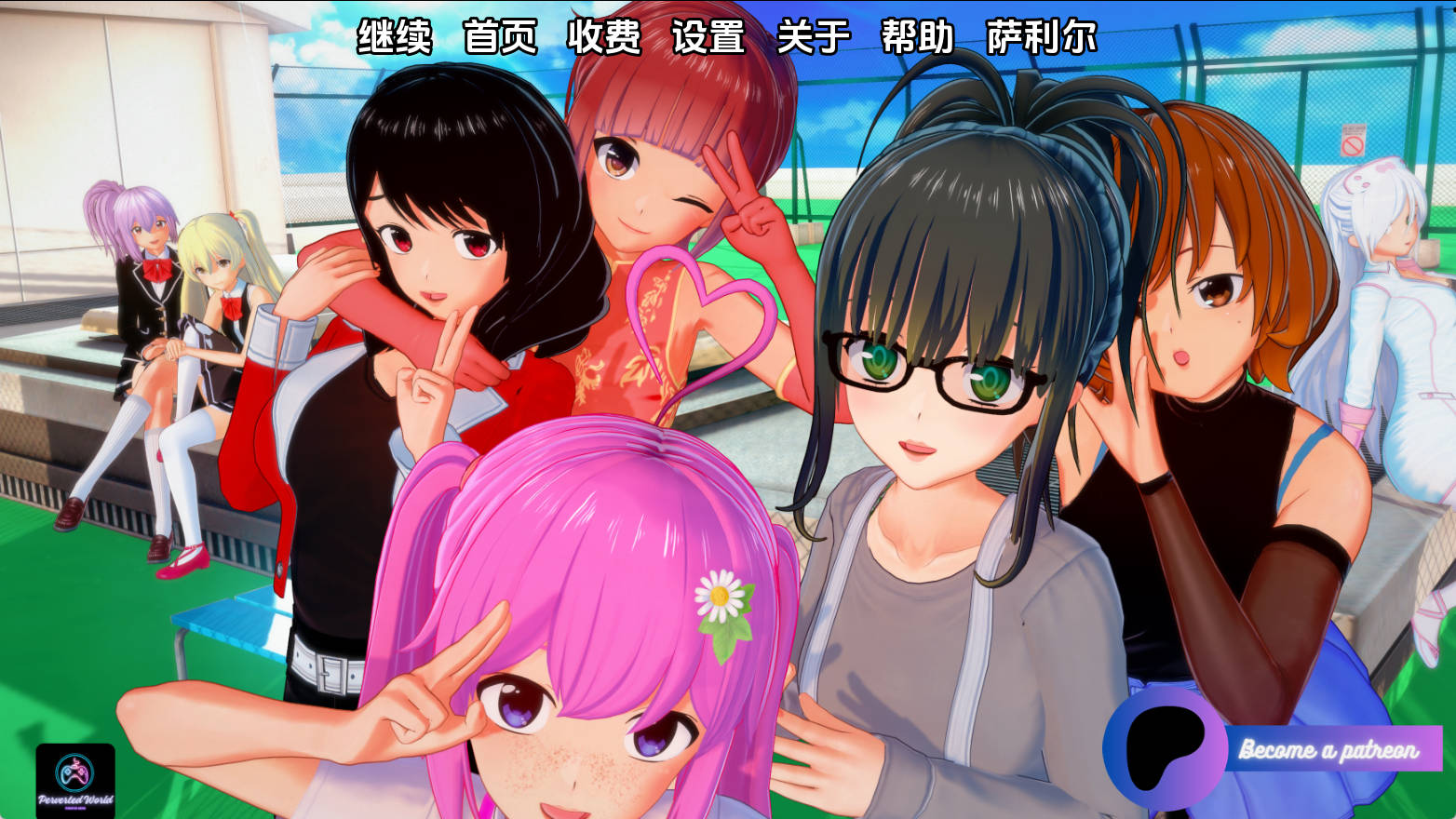Select the Perverted World text label
The height and width of the screenshot is (819, 1456).
[x=75, y=799]
